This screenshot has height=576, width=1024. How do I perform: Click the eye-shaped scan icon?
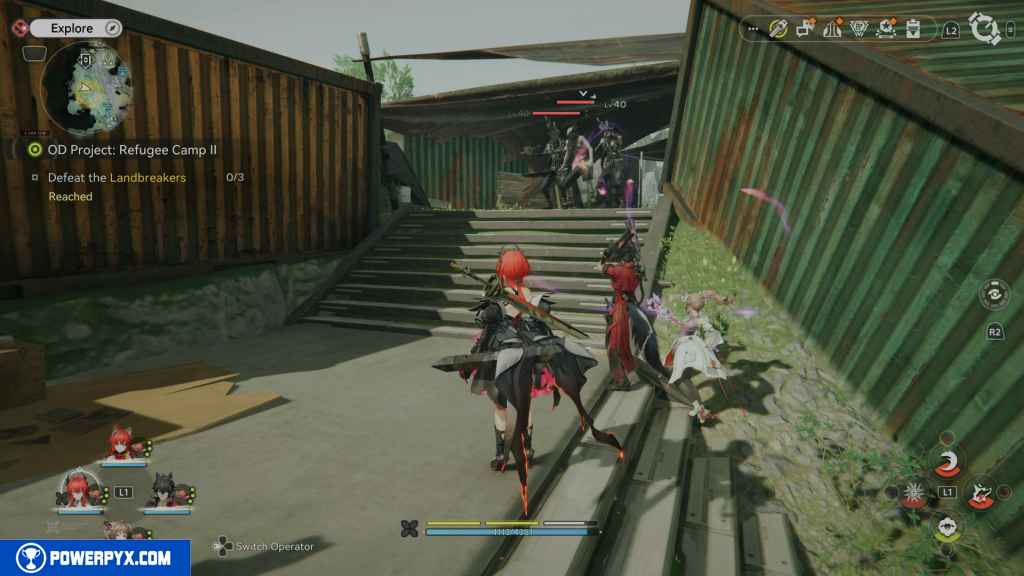(995, 295)
